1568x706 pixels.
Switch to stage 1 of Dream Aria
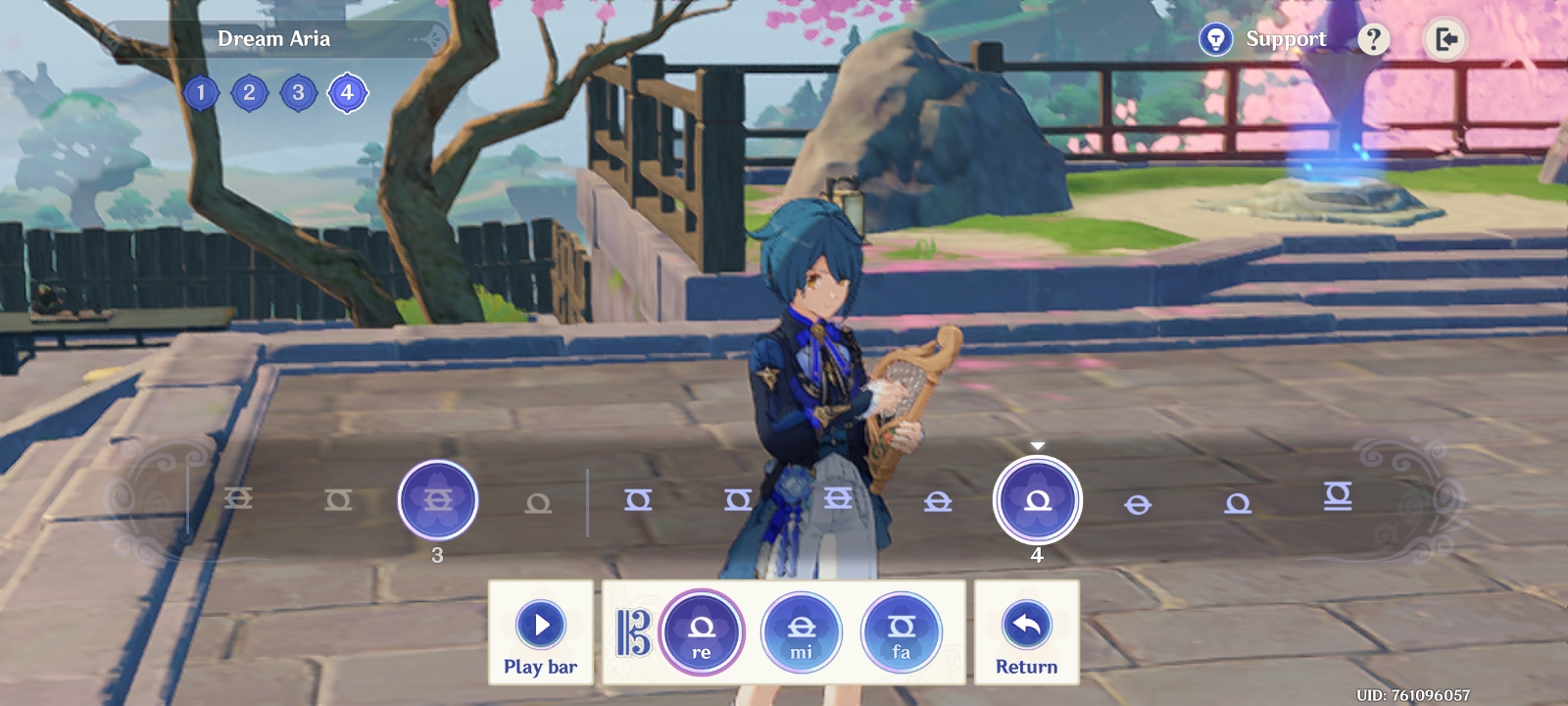pyautogui.click(x=201, y=92)
